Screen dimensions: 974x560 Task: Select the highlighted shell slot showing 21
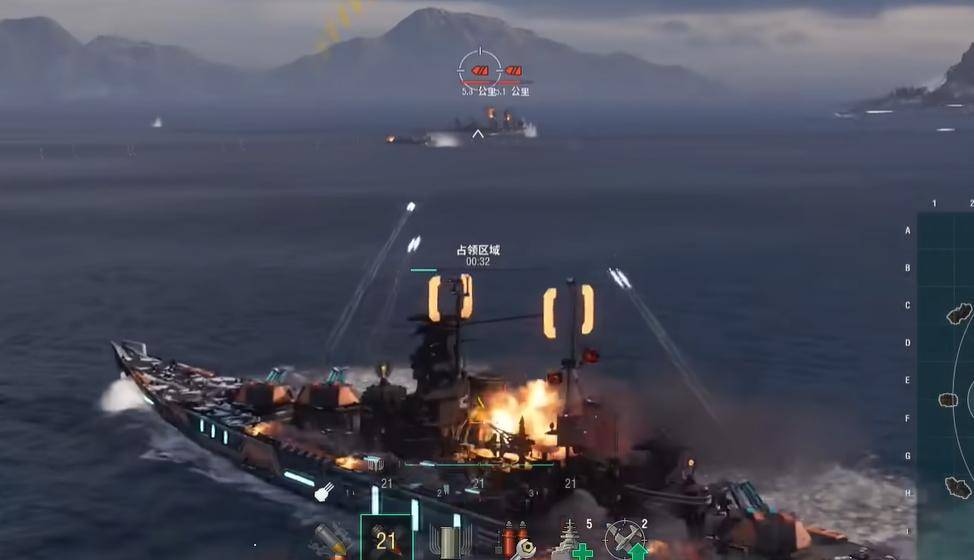[x=386, y=538]
